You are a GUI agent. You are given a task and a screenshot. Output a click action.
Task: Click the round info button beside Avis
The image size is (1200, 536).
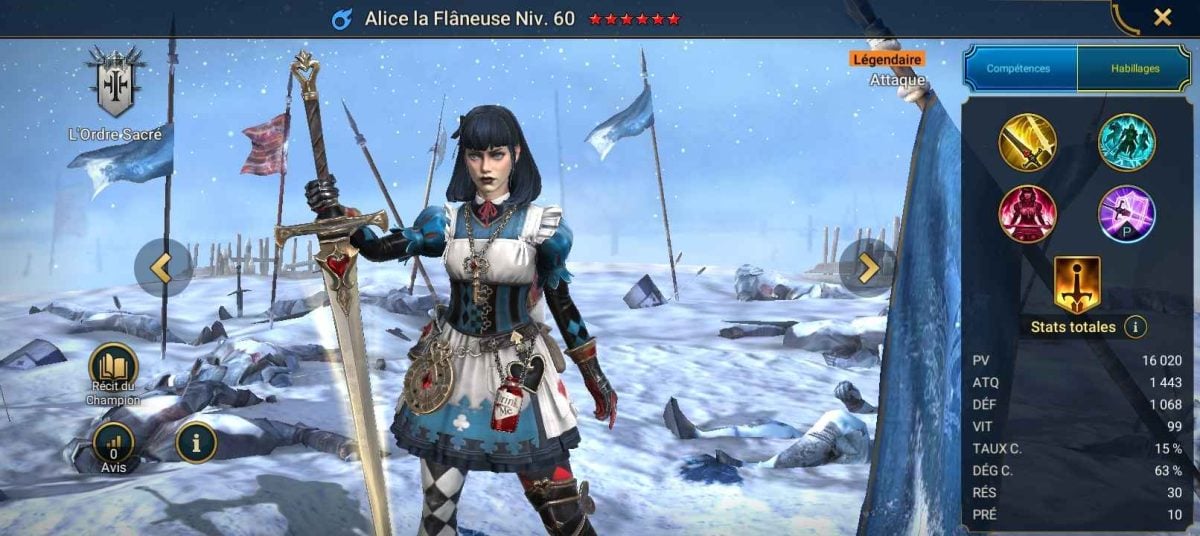tap(196, 442)
